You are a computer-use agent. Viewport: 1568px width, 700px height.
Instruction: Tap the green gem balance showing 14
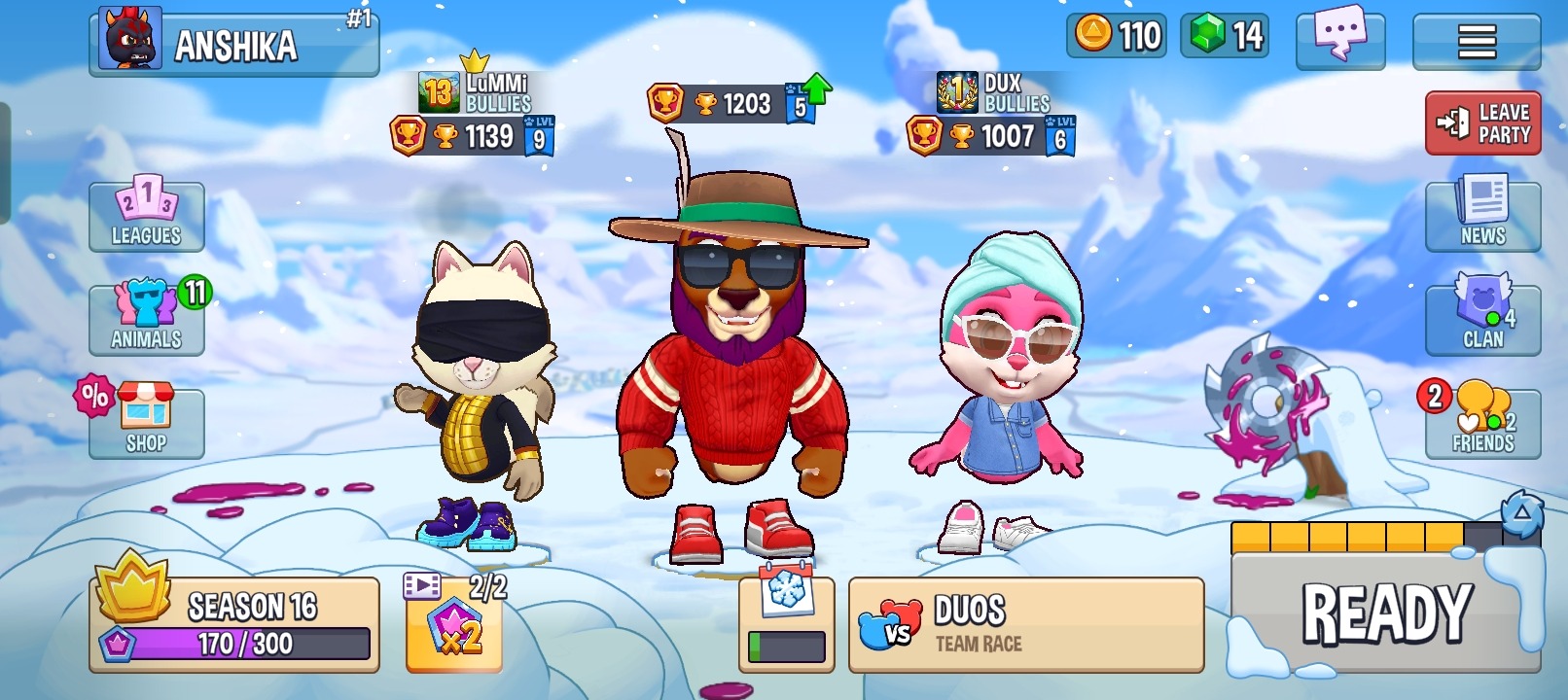point(1225,36)
